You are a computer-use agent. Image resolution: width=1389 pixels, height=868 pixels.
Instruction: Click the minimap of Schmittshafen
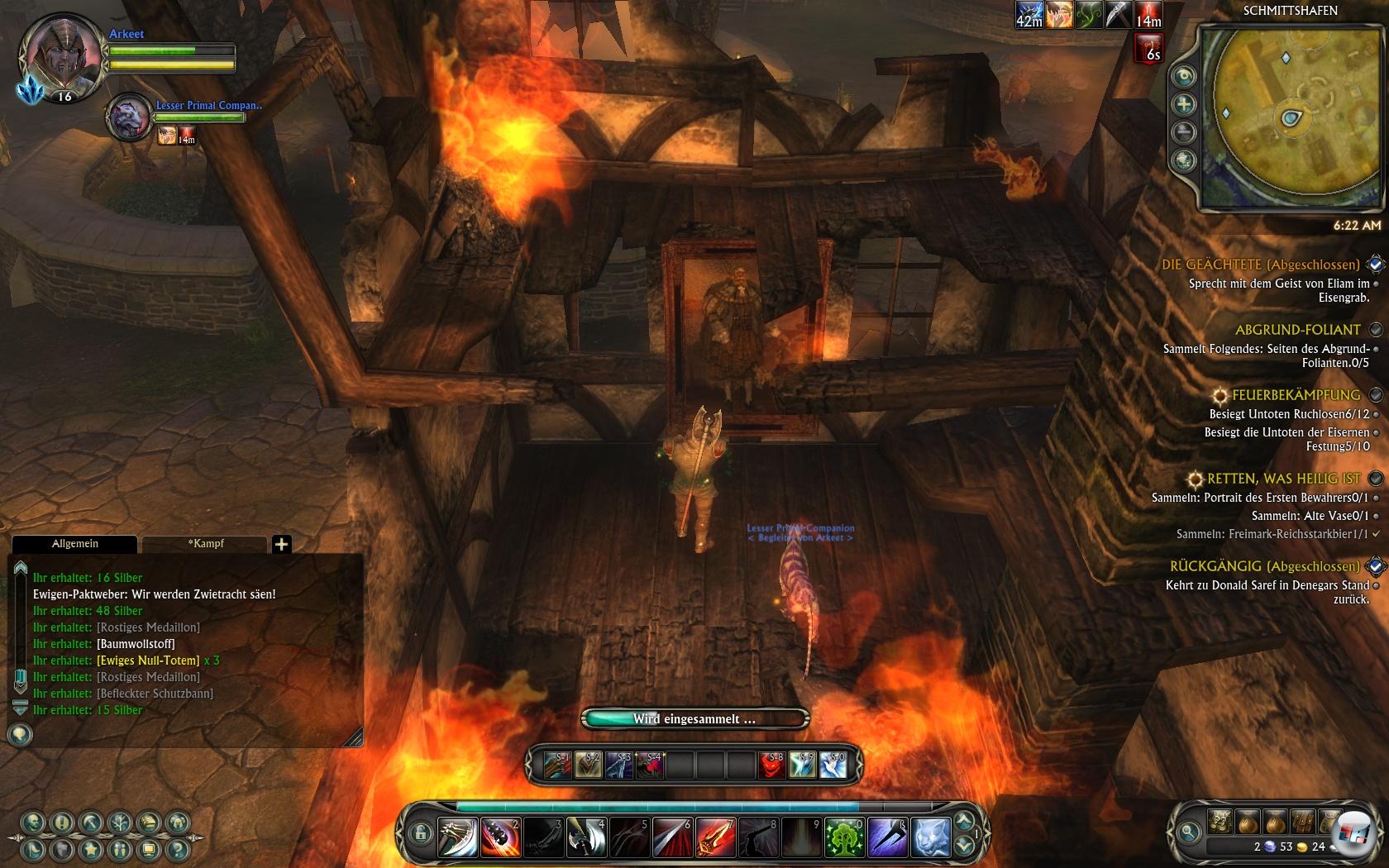[1288, 116]
